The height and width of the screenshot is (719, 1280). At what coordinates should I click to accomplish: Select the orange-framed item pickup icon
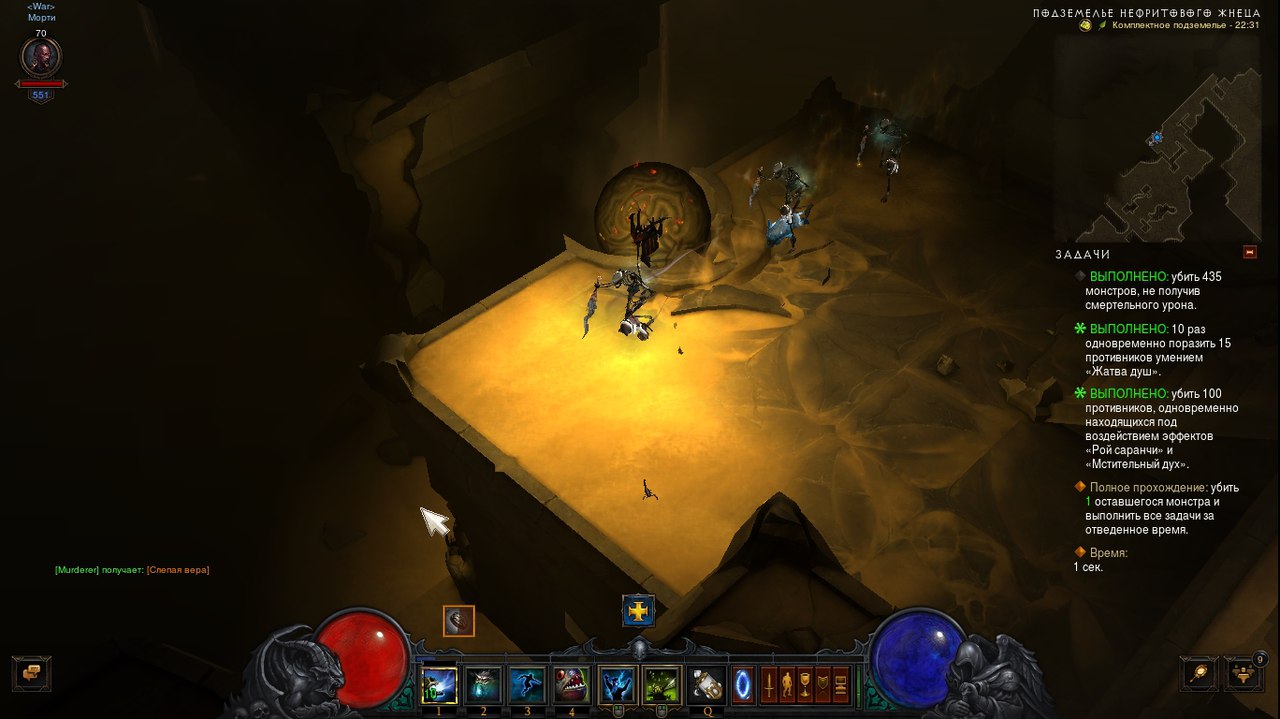click(x=459, y=621)
